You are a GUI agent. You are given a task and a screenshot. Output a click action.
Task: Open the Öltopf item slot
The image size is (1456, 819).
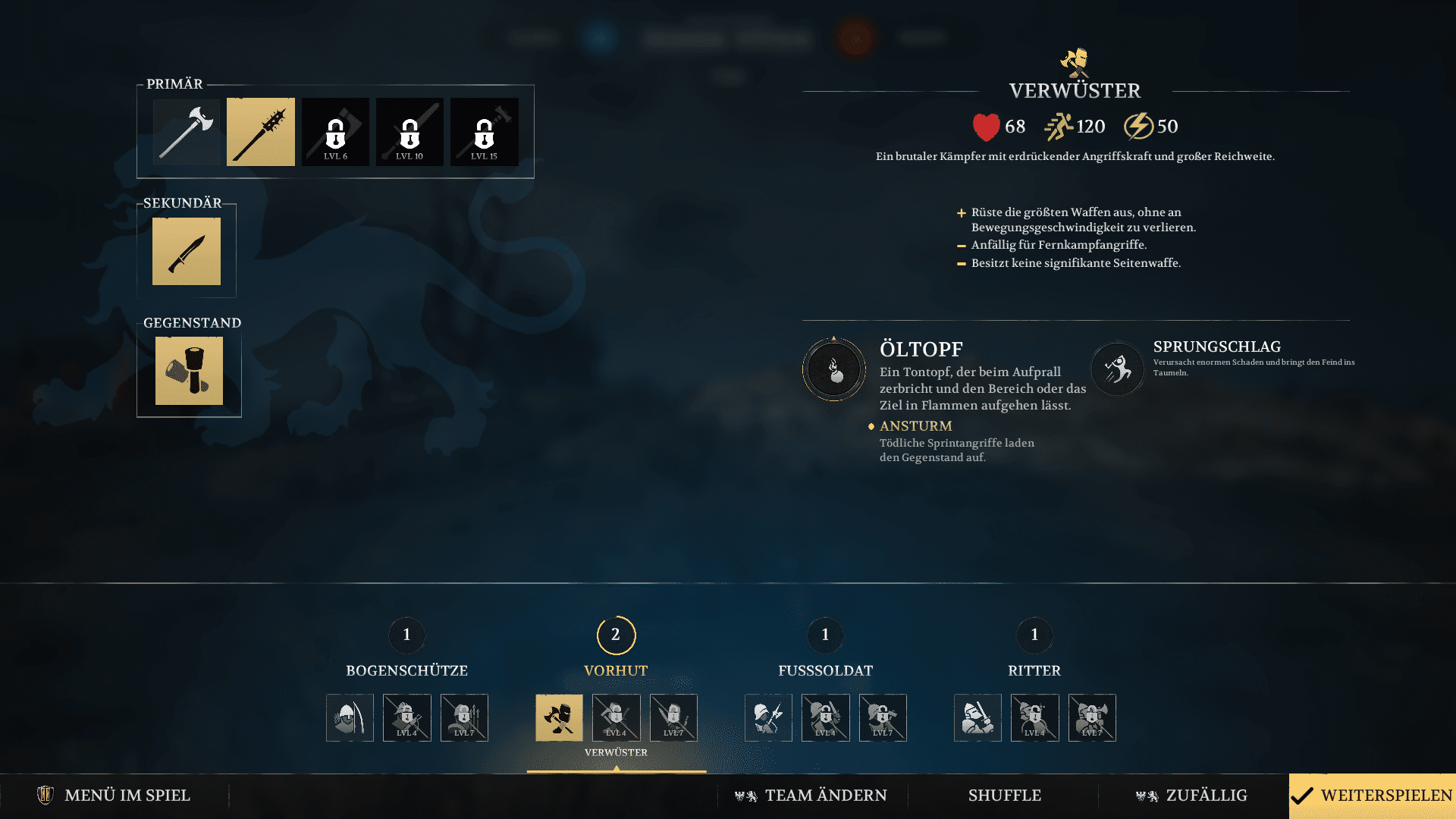[x=188, y=371]
